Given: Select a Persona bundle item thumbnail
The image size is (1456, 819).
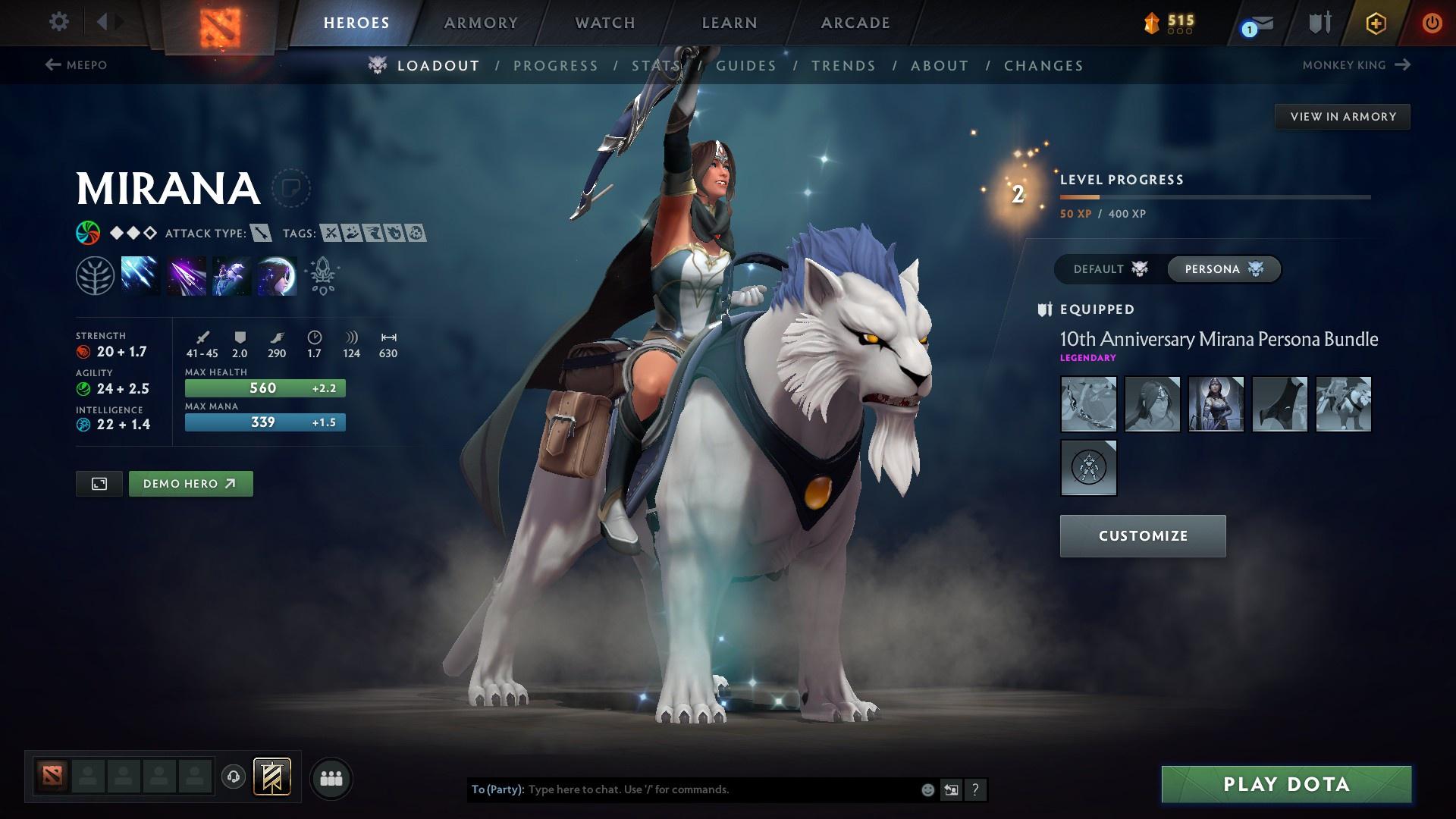Looking at the screenshot, I should coord(1088,404).
